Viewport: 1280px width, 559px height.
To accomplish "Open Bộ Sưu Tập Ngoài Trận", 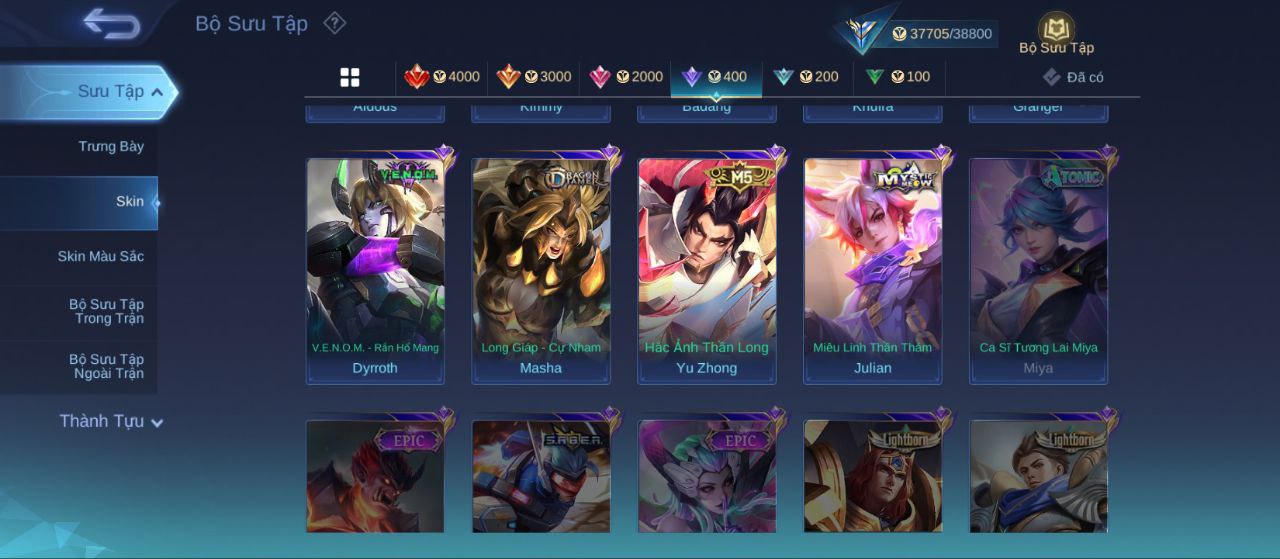I will 106,367.
